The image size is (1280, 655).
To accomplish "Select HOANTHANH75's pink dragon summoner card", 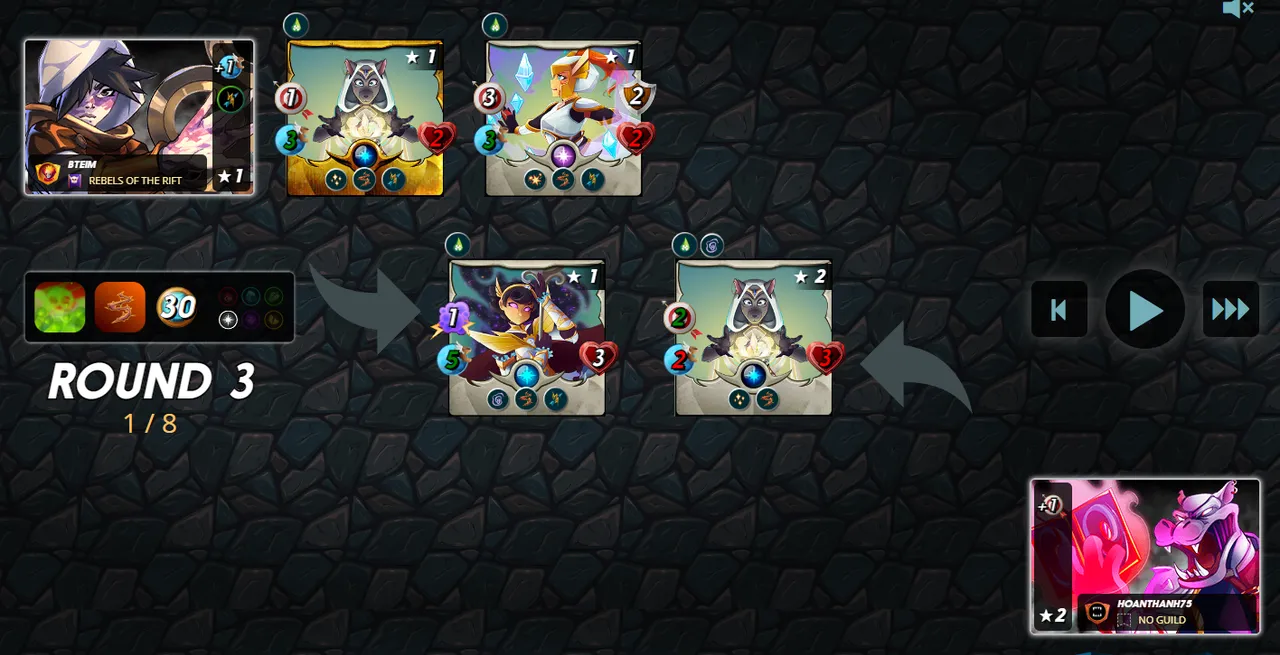I will click(x=1145, y=555).
